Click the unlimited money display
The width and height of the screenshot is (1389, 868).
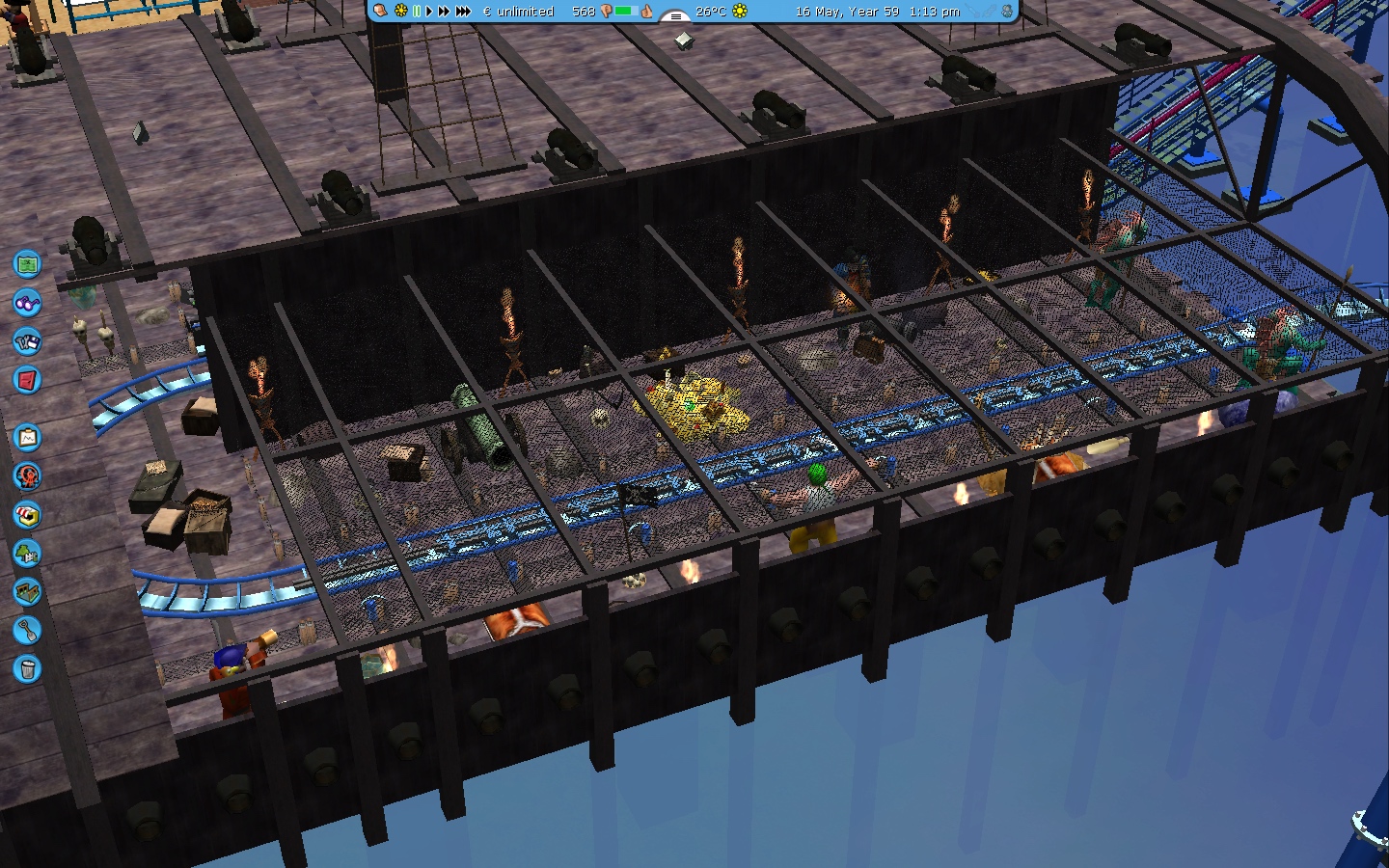pyautogui.click(x=518, y=12)
